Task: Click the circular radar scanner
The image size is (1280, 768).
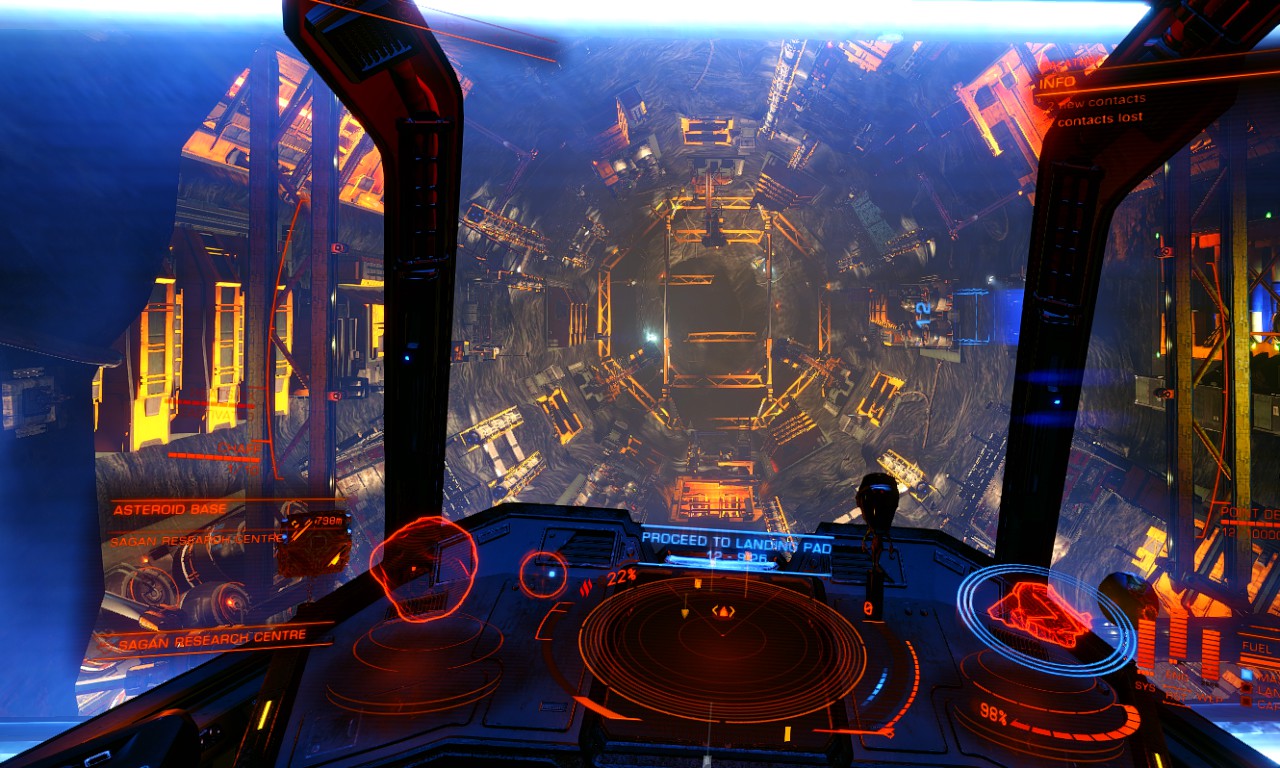Action: [722, 649]
